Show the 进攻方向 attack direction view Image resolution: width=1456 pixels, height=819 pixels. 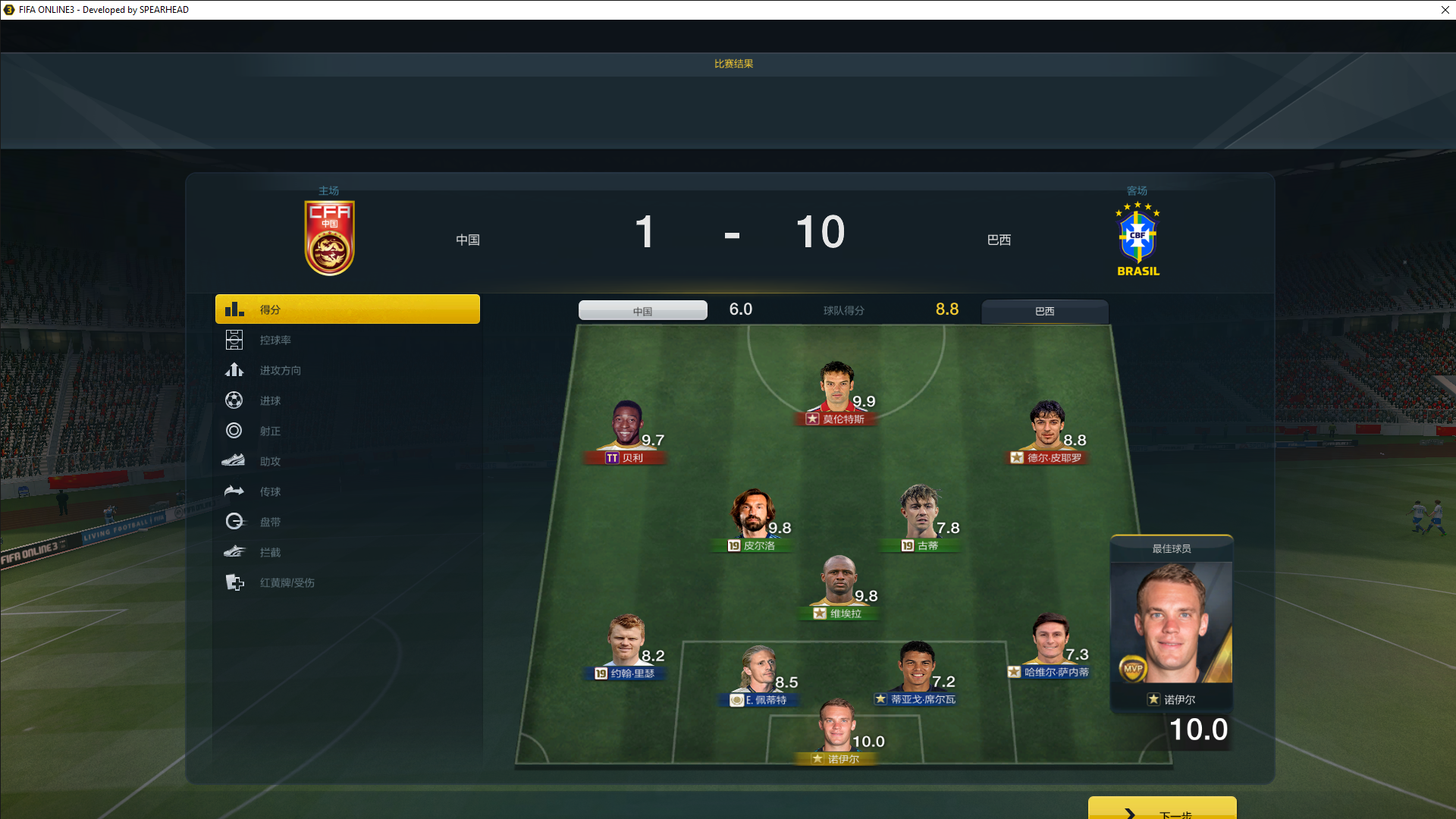click(x=280, y=371)
